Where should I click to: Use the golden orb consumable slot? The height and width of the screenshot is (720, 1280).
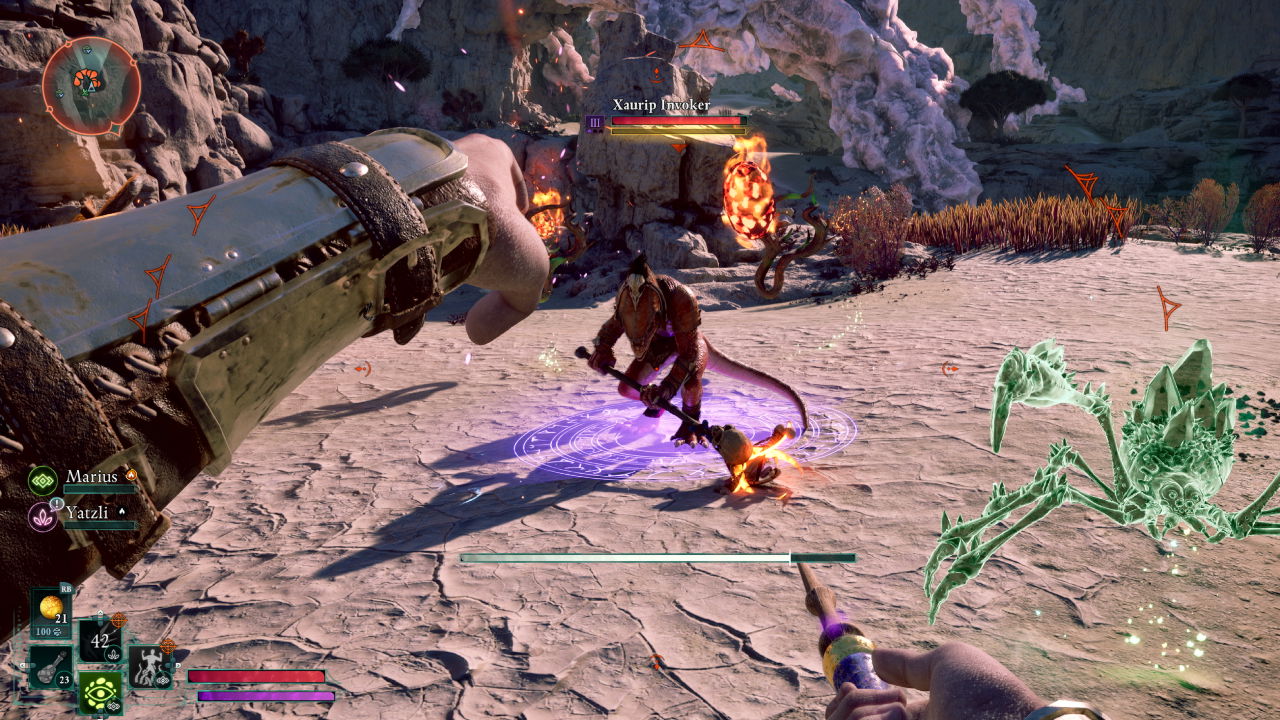click(50, 611)
